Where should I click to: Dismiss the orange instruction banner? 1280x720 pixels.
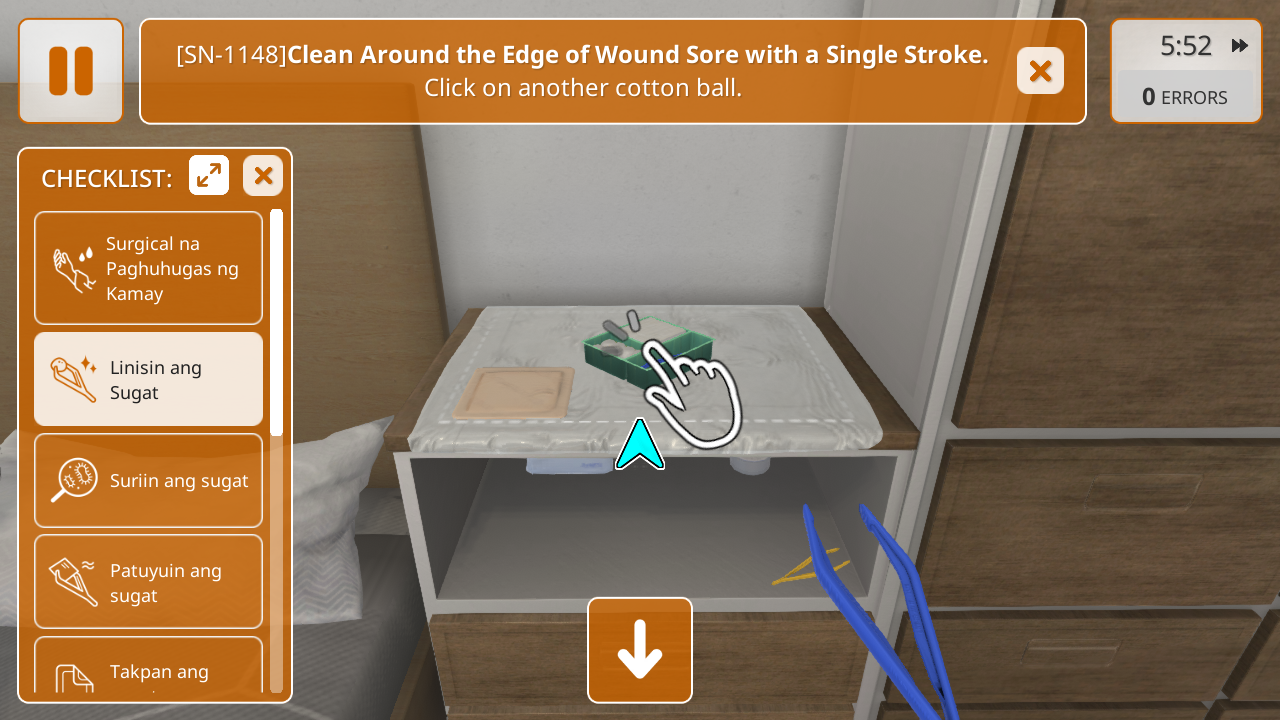pyautogui.click(x=1040, y=71)
